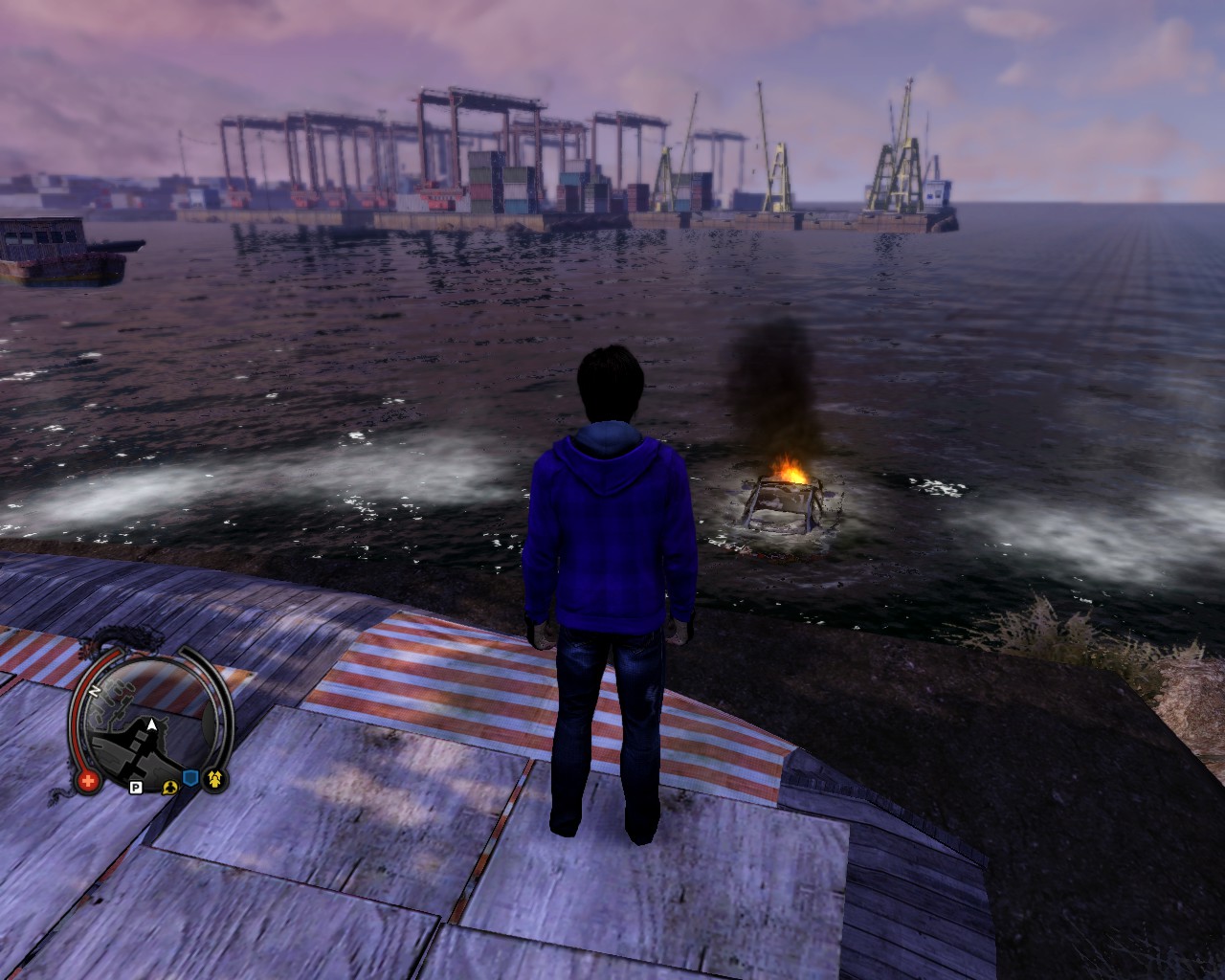Click the red health cross icon on minimap
1225x980 pixels.
[x=88, y=780]
